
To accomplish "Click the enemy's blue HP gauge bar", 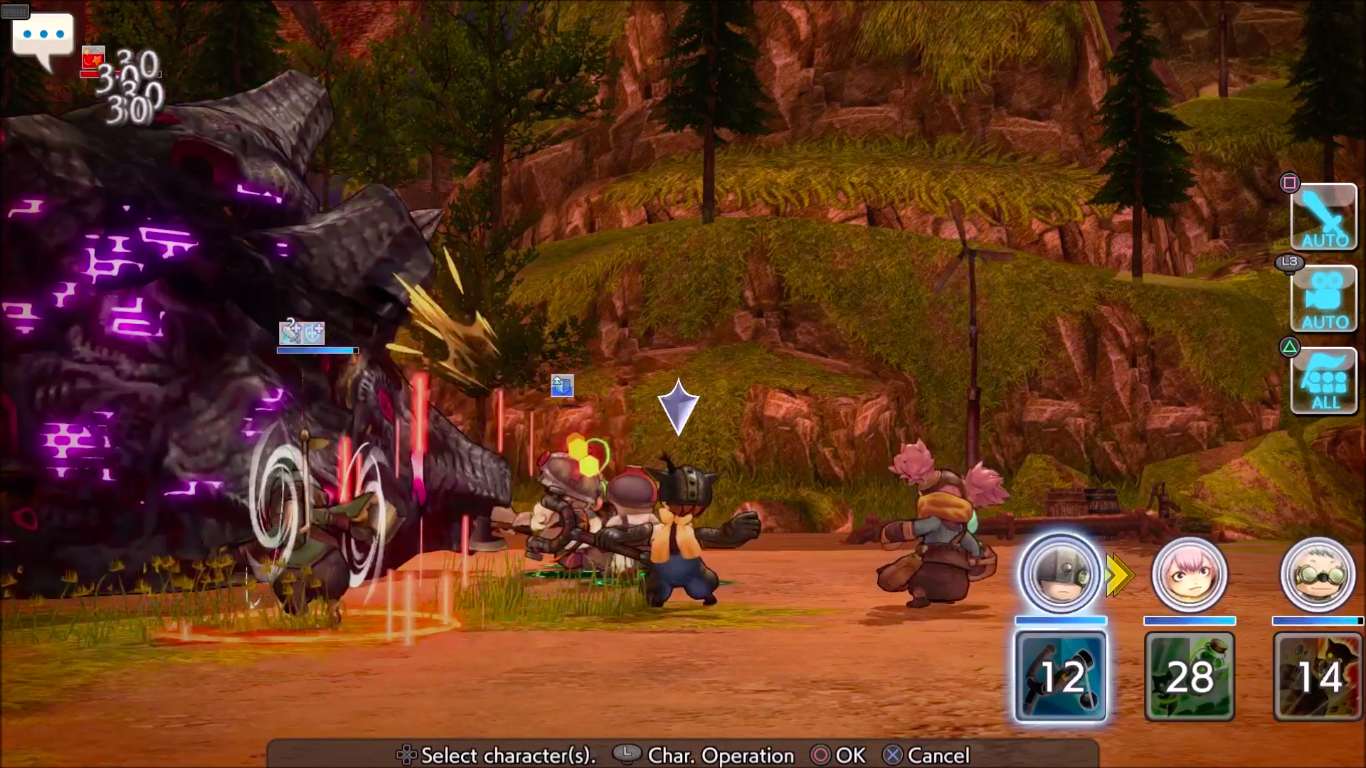I will (x=316, y=350).
